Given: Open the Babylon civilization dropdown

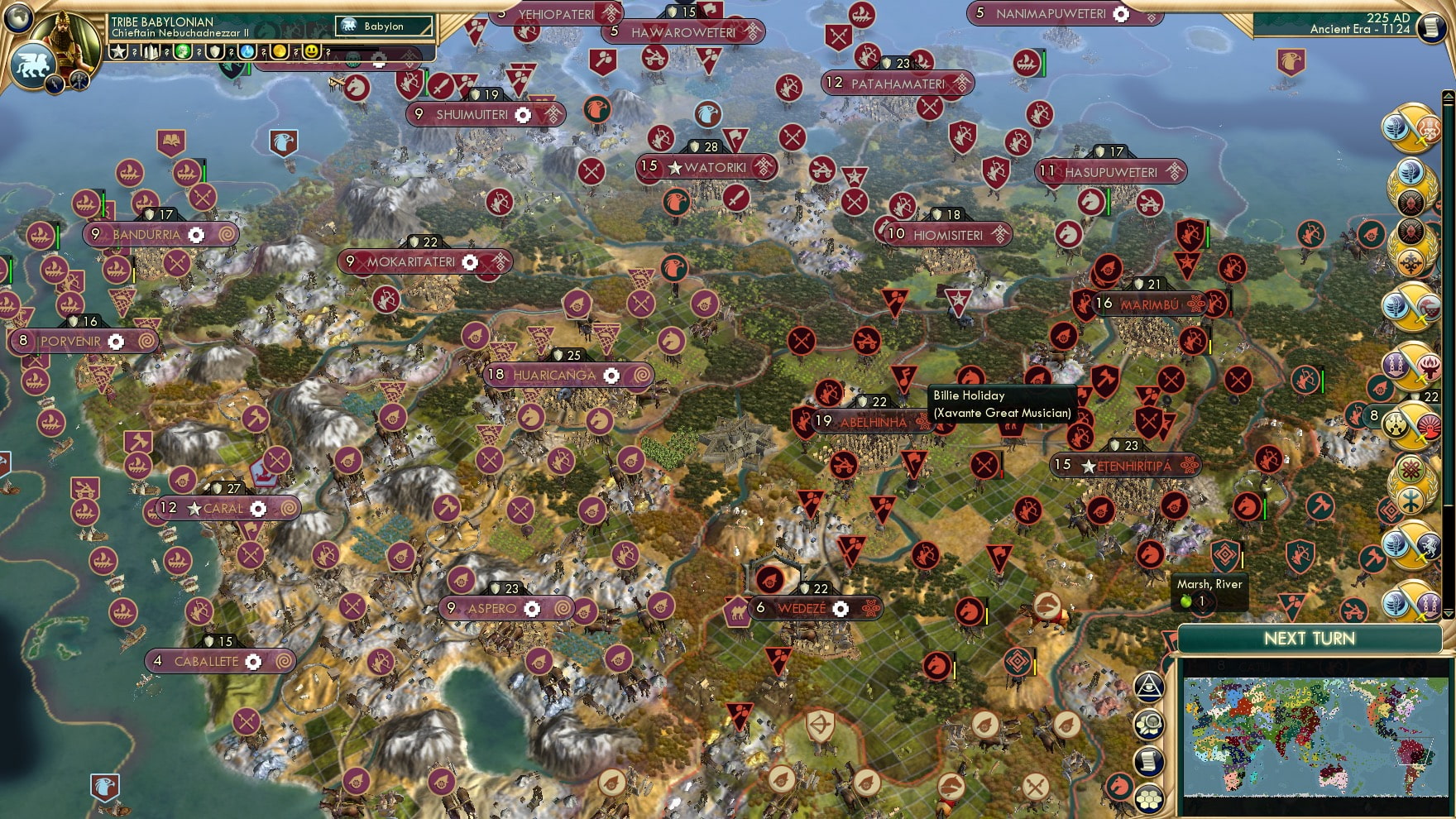Looking at the screenshot, I should click(x=385, y=26).
